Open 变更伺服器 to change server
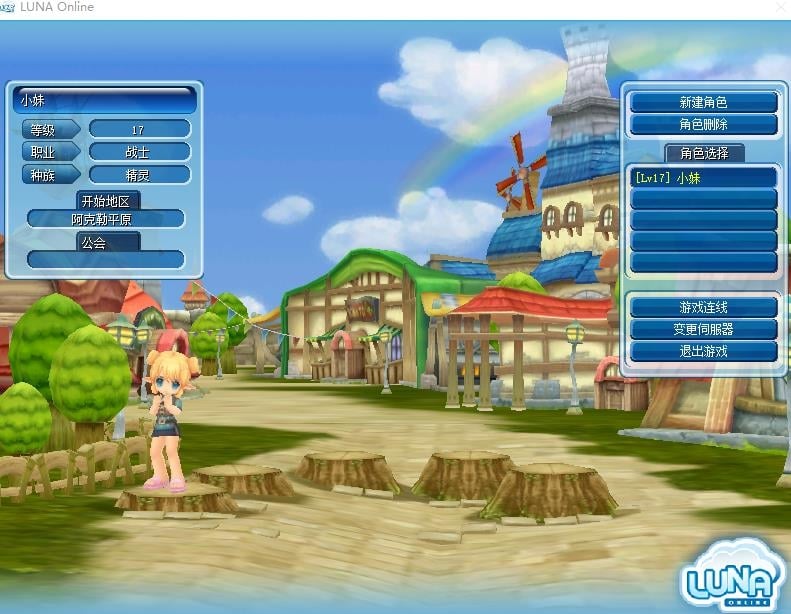This screenshot has height=614, width=791. coord(703,329)
